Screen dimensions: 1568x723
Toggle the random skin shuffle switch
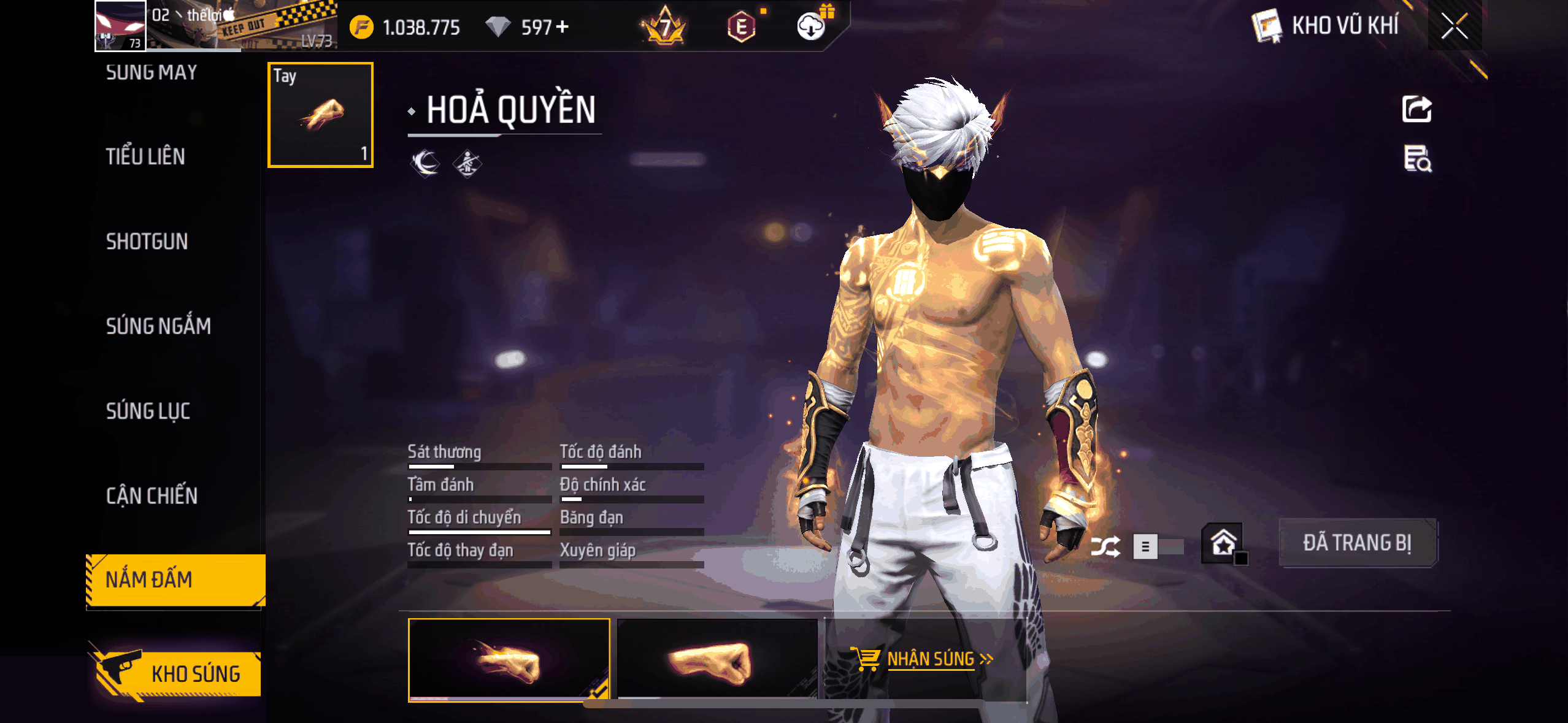[x=1157, y=546]
